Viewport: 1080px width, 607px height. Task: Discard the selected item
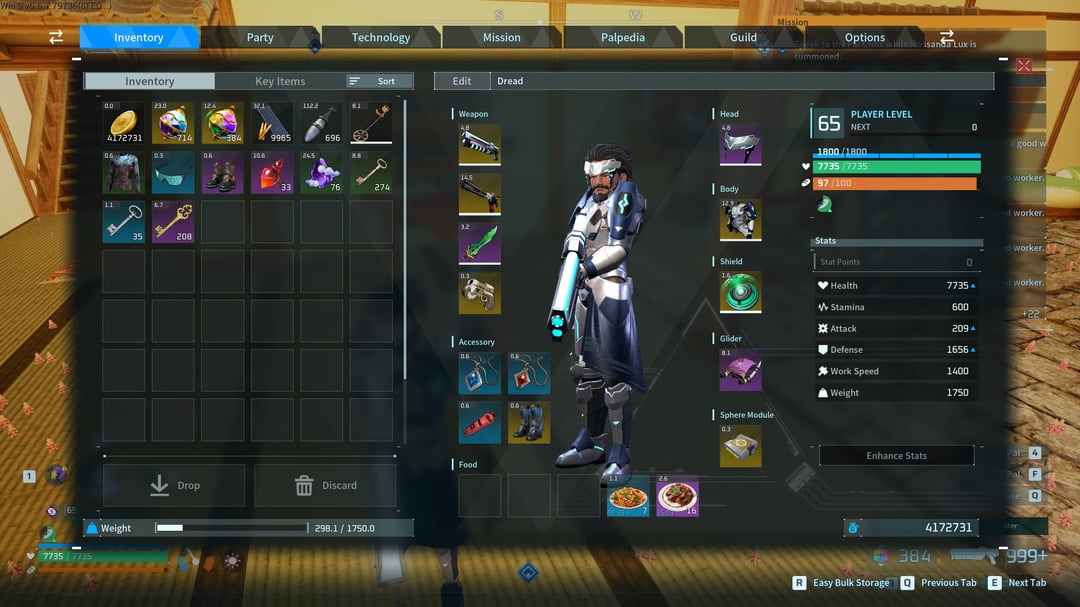click(x=325, y=485)
